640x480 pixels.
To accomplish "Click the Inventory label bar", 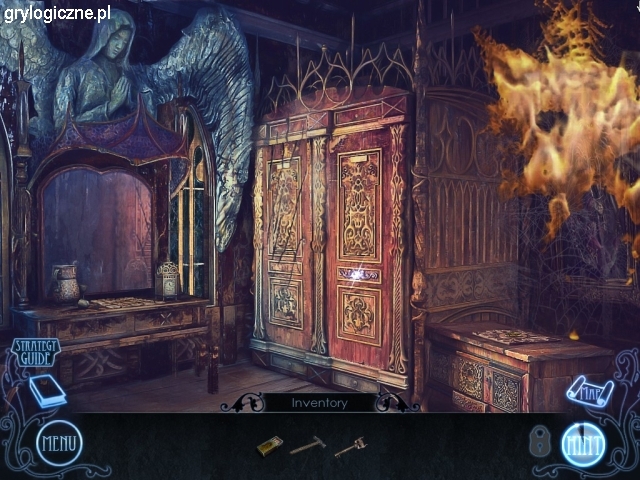I will pos(320,403).
